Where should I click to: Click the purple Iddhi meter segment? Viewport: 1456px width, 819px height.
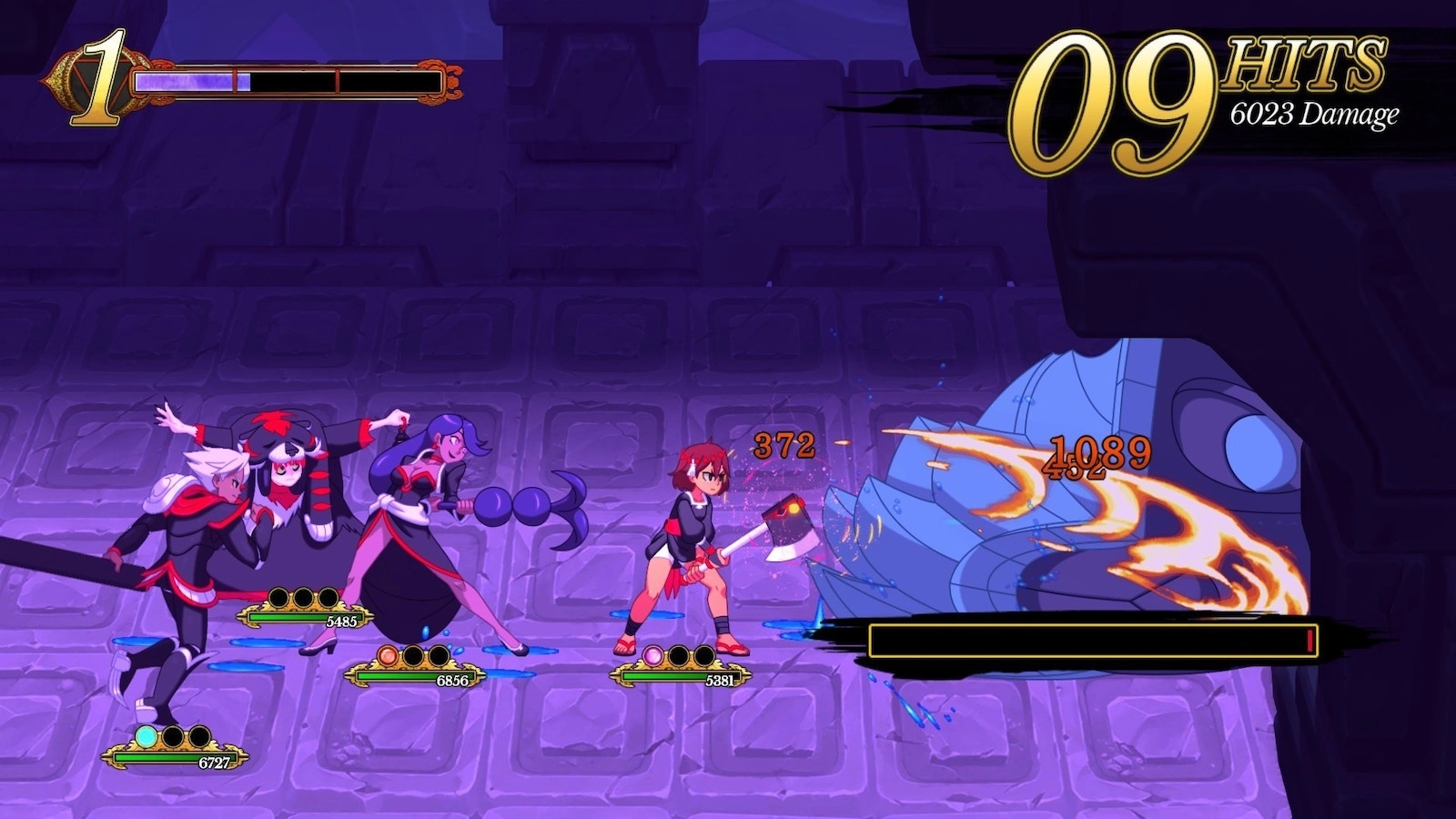pyautogui.click(x=191, y=81)
